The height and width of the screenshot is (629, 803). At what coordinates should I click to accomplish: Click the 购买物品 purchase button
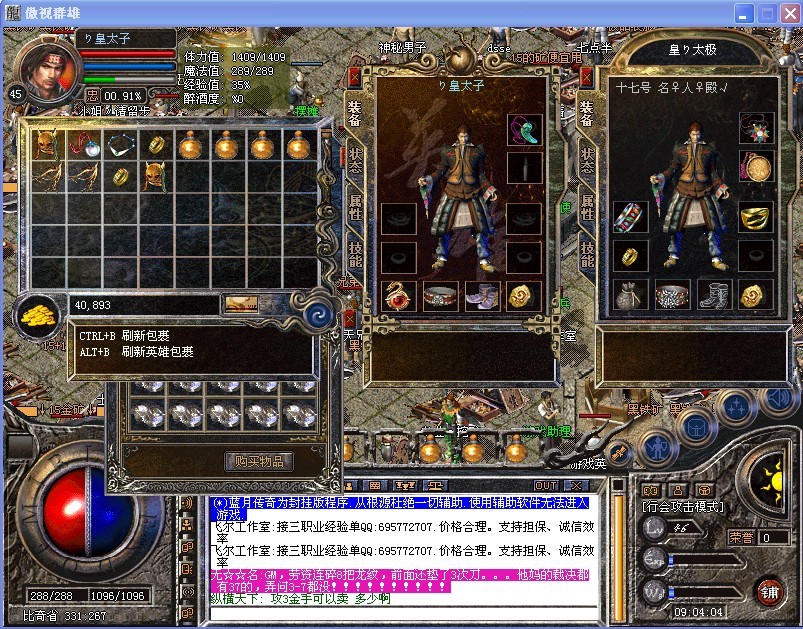click(260, 461)
